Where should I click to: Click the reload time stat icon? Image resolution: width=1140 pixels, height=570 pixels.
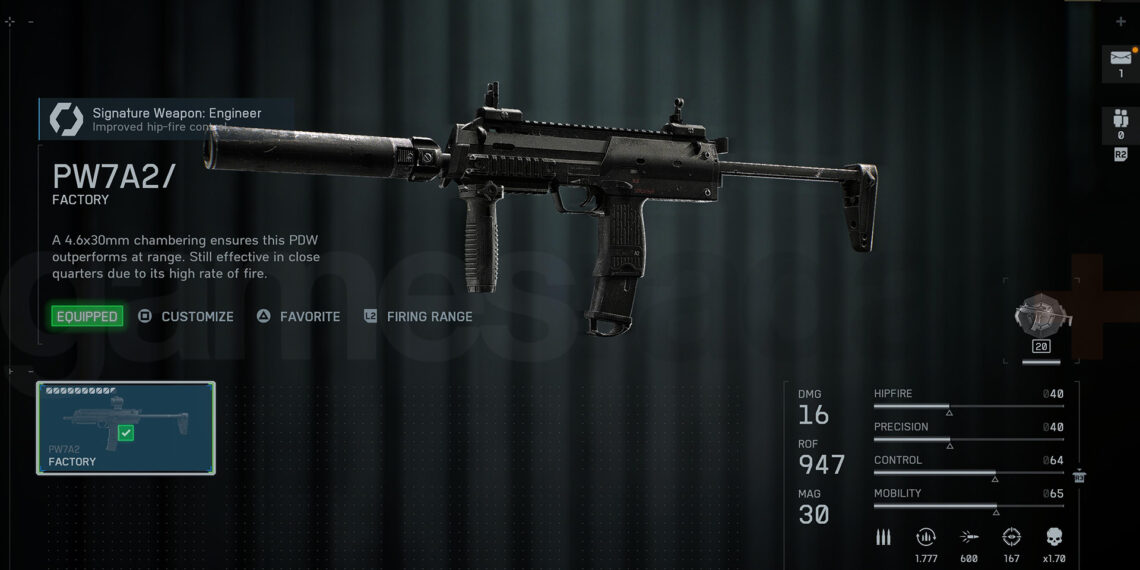click(926, 537)
